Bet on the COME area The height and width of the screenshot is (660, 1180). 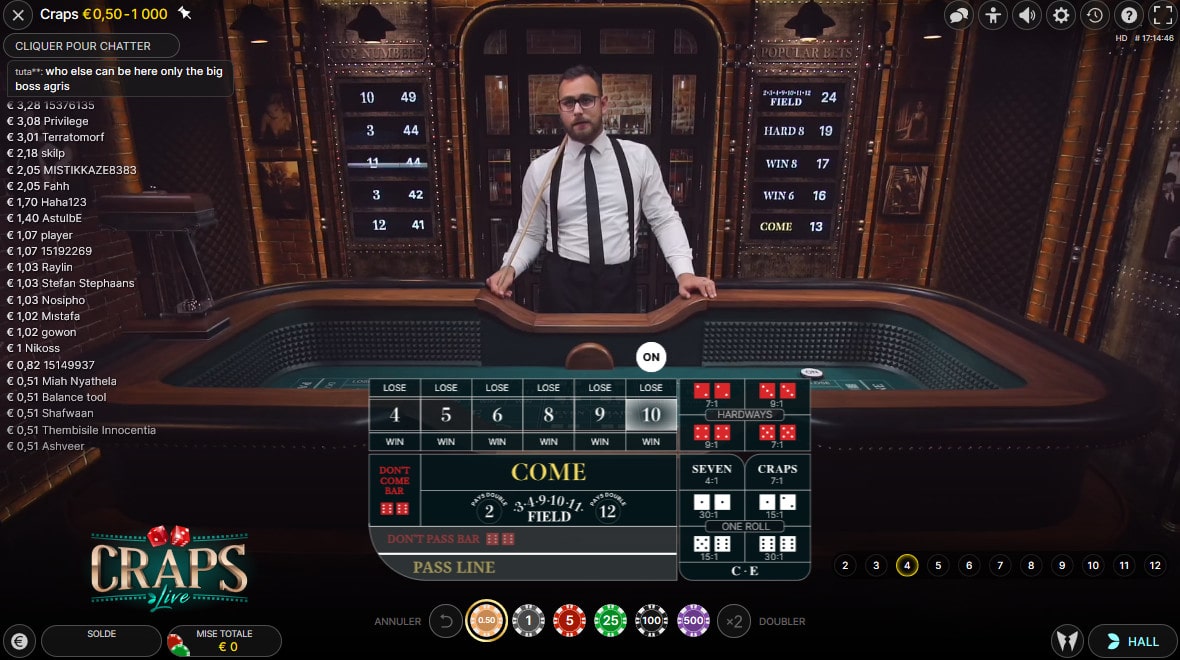(548, 471)
